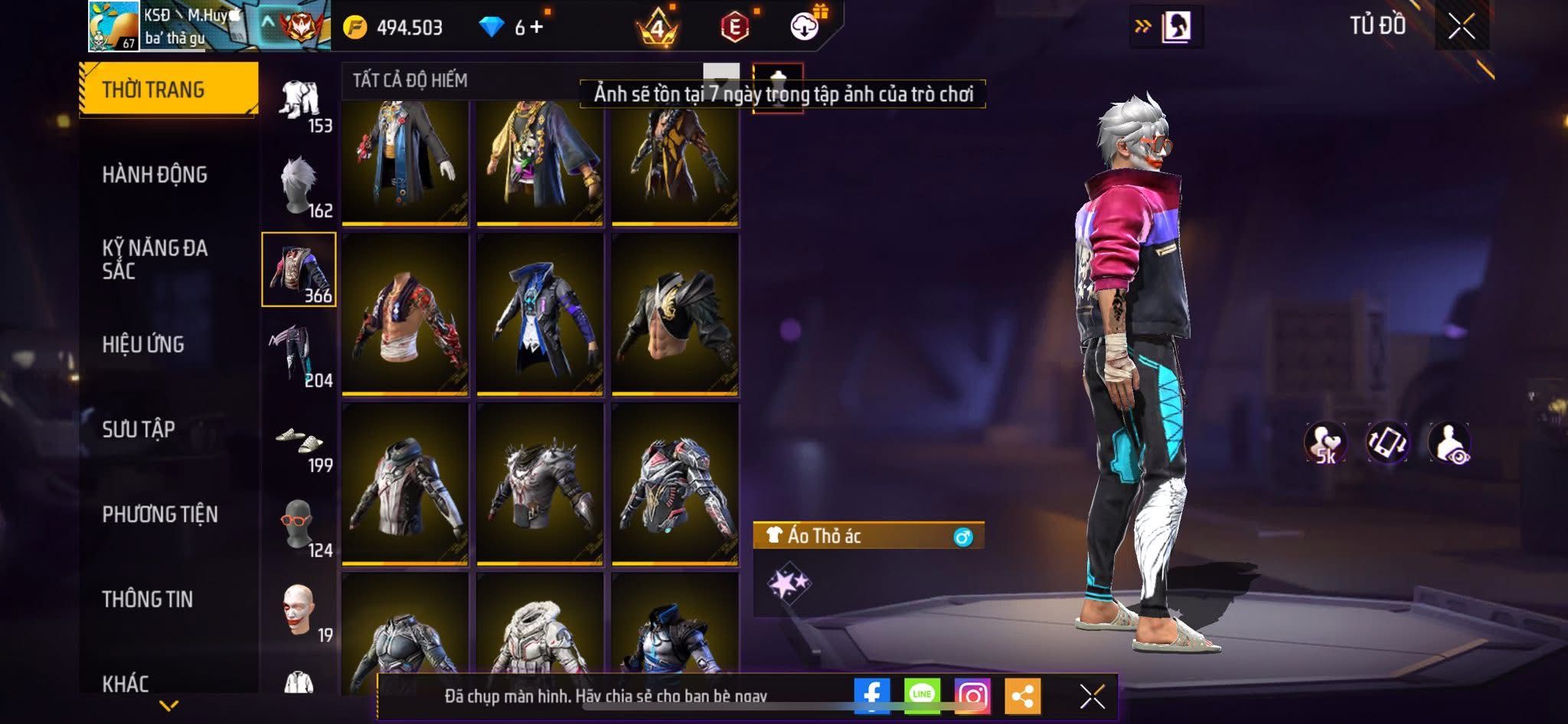Show the THÔNG TIN section
The width and height of the screenshot is (1568, 724).
[148, 599]
